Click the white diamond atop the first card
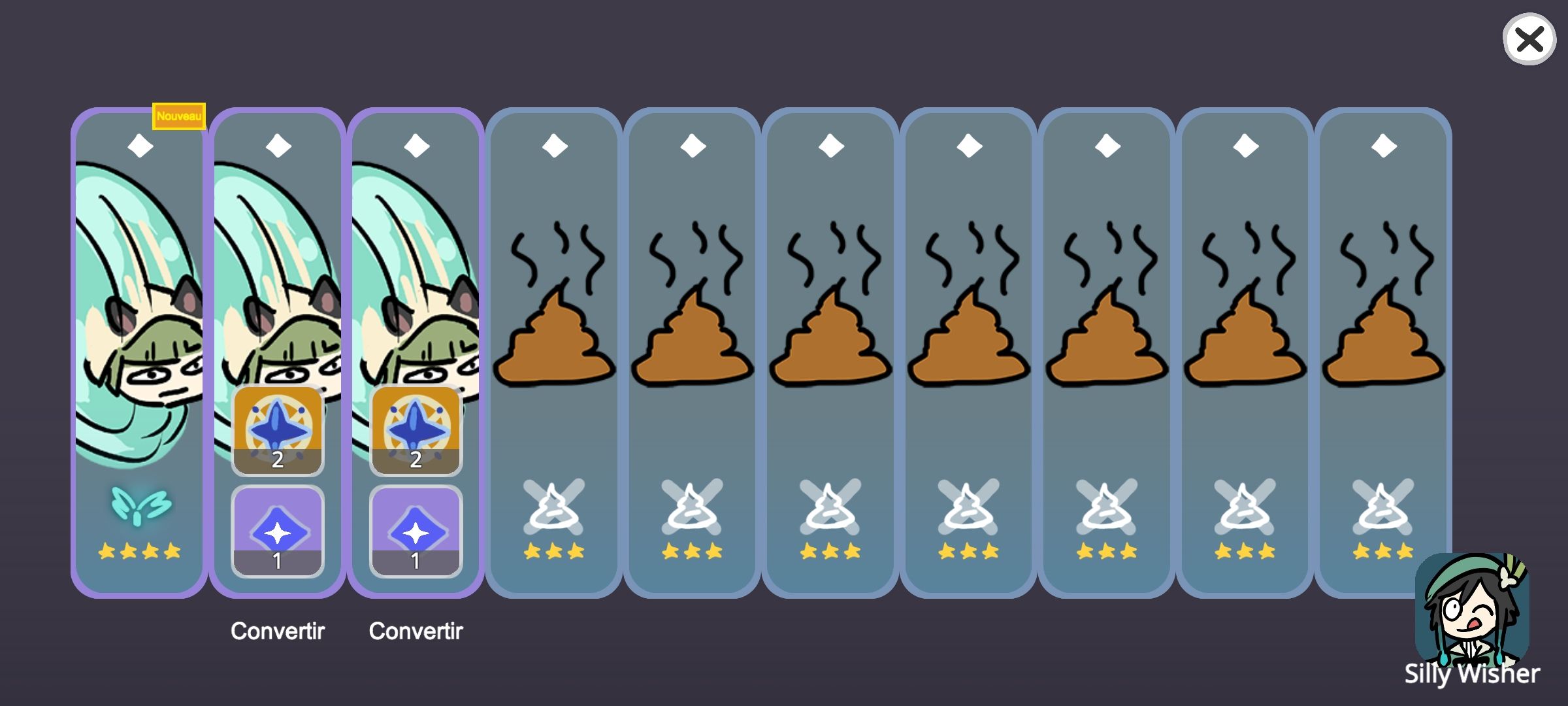 [x=139, y=148]
